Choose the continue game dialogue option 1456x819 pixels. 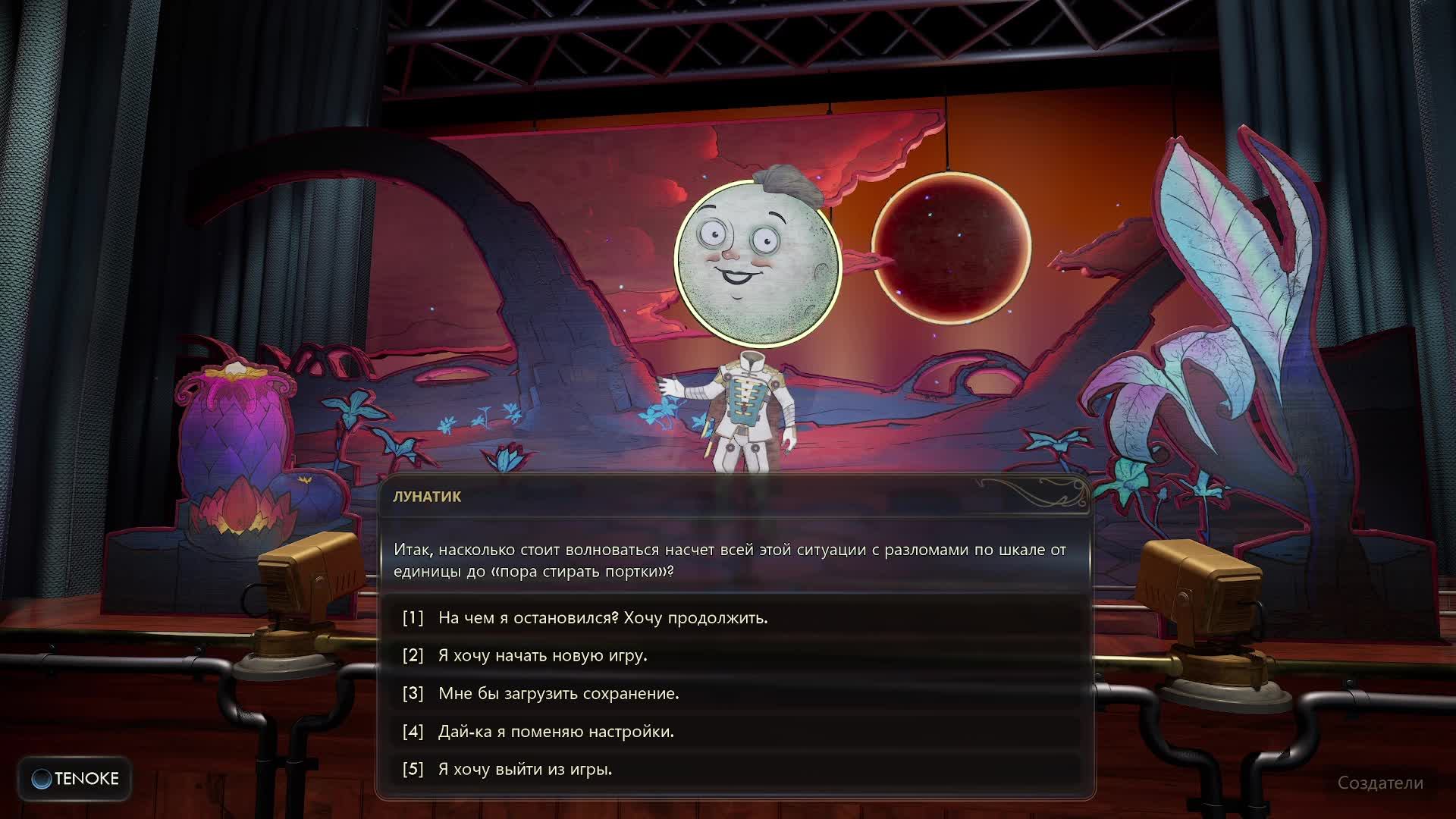click(603, 618)
